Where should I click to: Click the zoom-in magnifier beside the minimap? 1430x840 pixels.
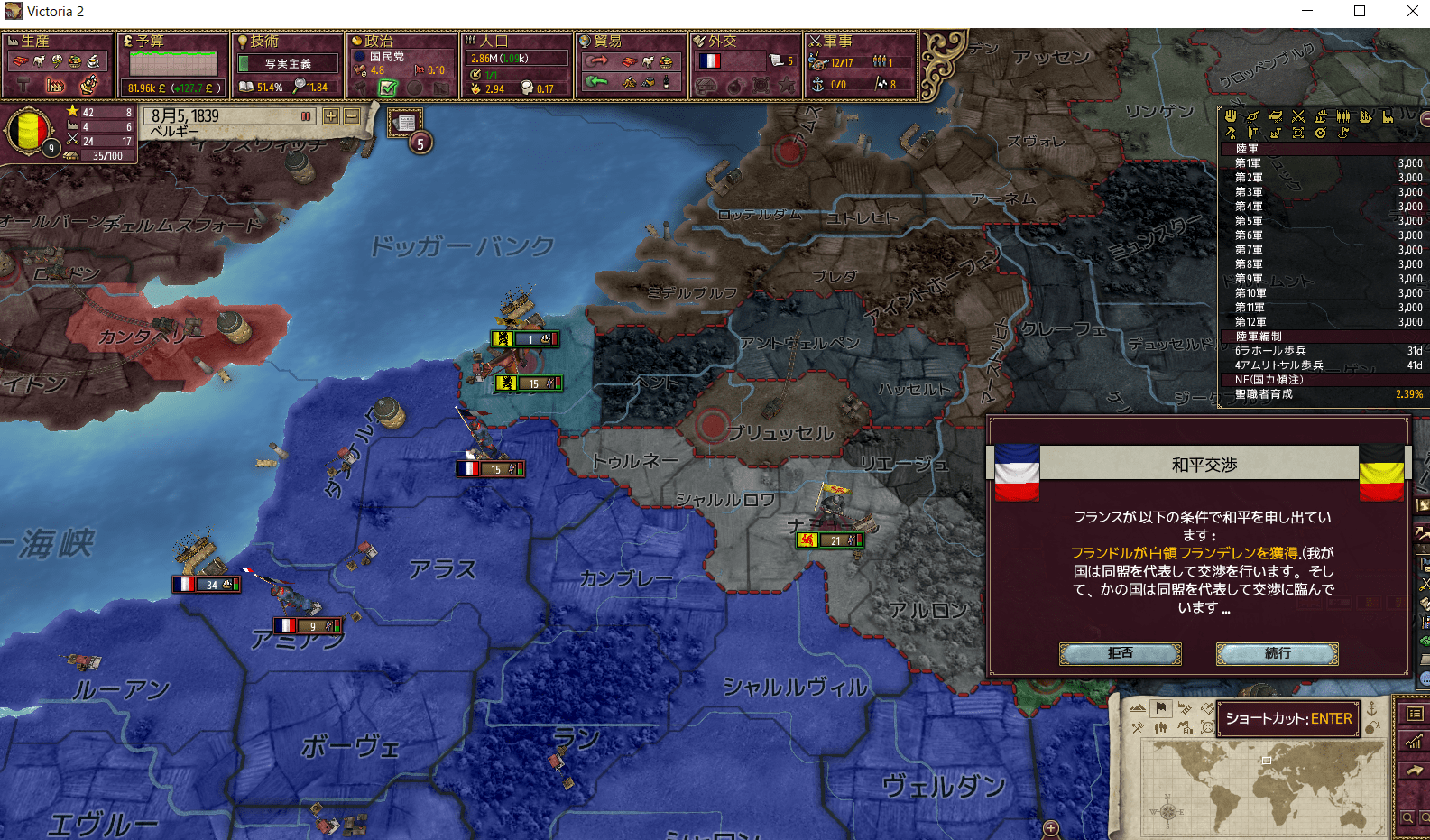[x=1408, y=817]
